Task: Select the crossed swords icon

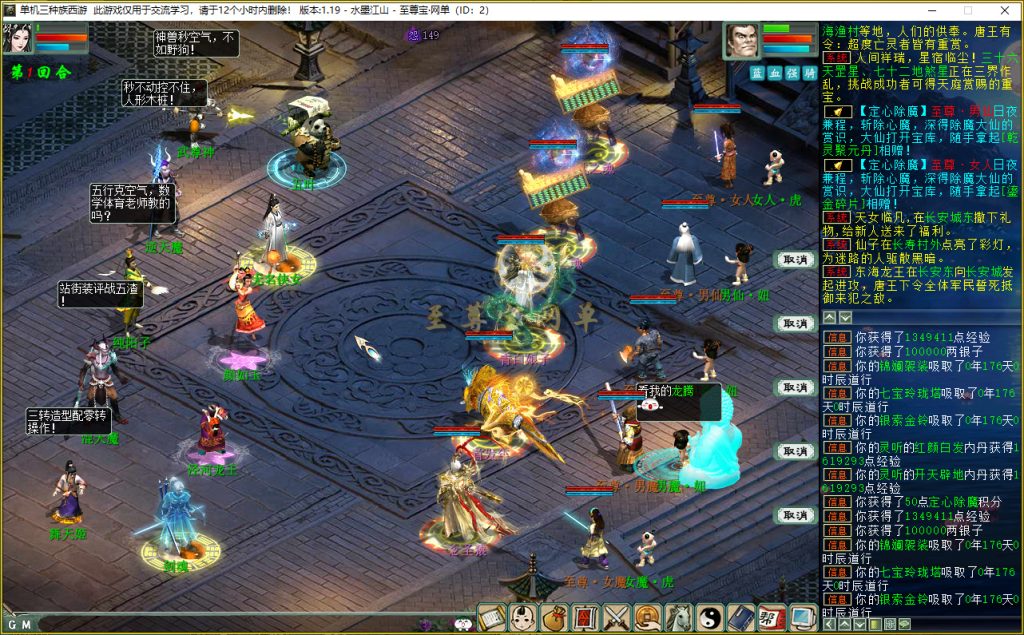Action: 617,617
